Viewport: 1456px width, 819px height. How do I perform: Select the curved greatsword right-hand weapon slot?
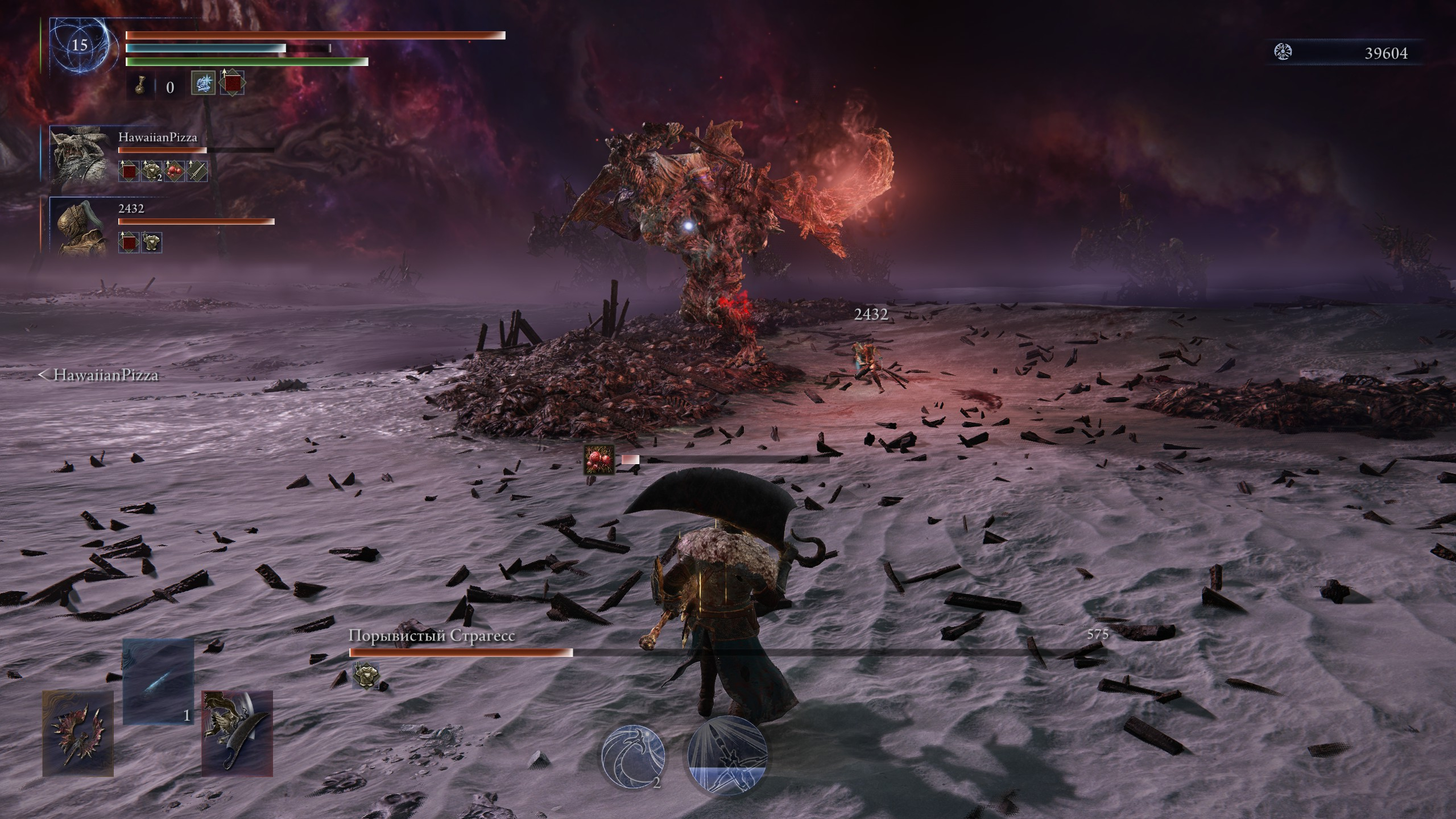click(237, 733)
